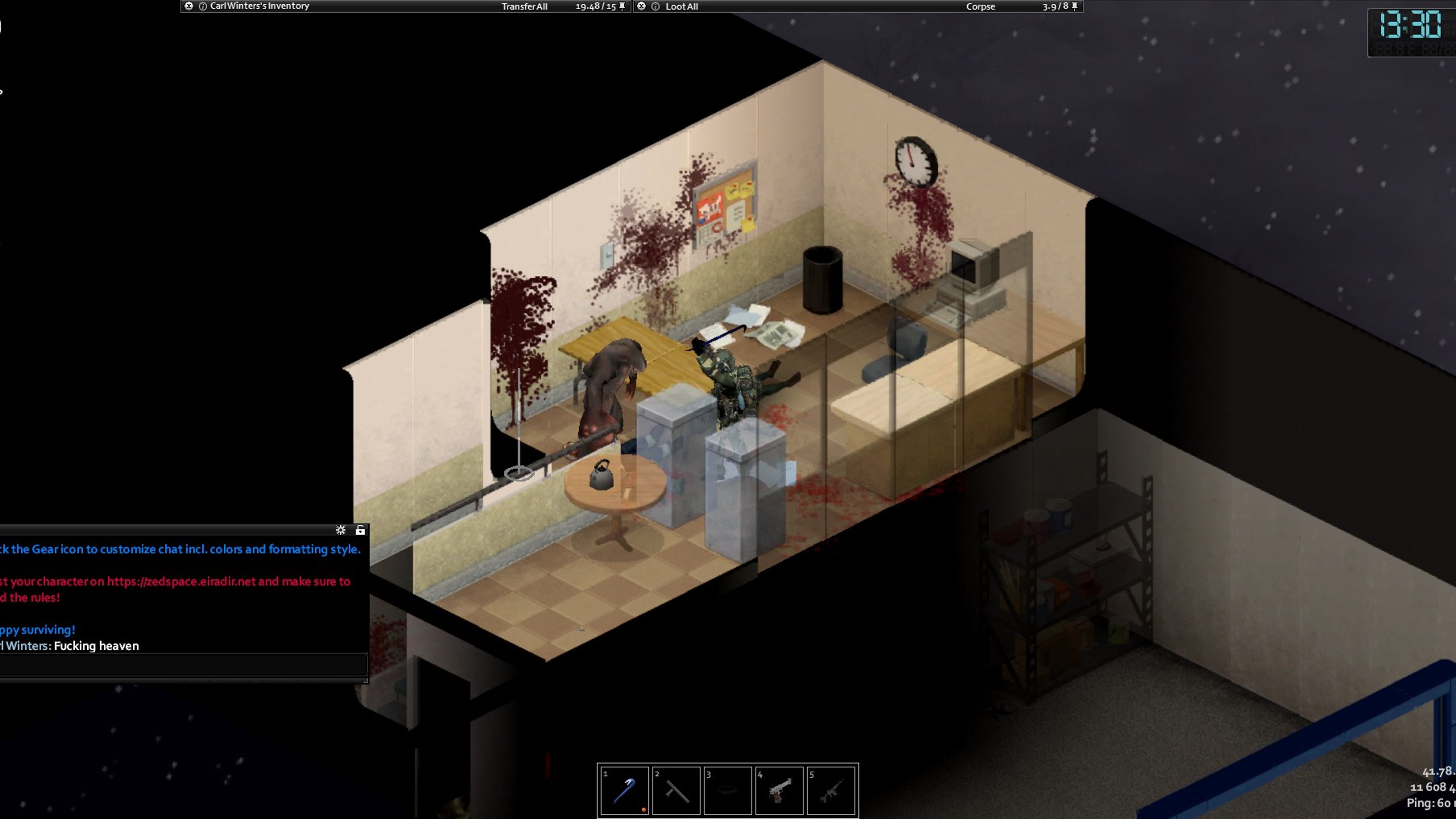Viewport: 1456px width, 819px height.
Task: Close Carl Winters's Inventory panel
Action: pyautogui.click(x=189, y=6)
